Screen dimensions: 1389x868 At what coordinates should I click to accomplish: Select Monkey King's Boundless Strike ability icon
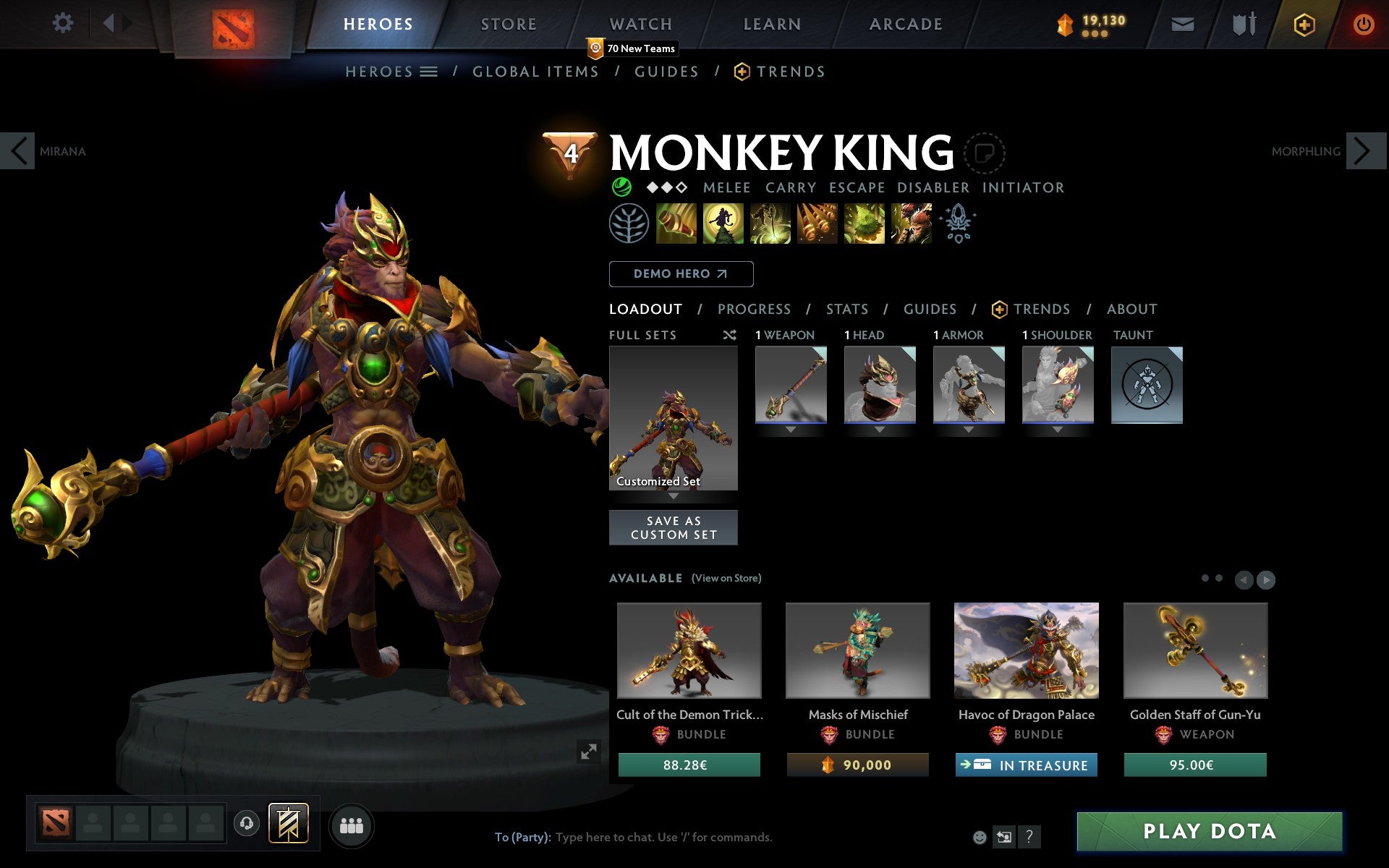(676, 224)
